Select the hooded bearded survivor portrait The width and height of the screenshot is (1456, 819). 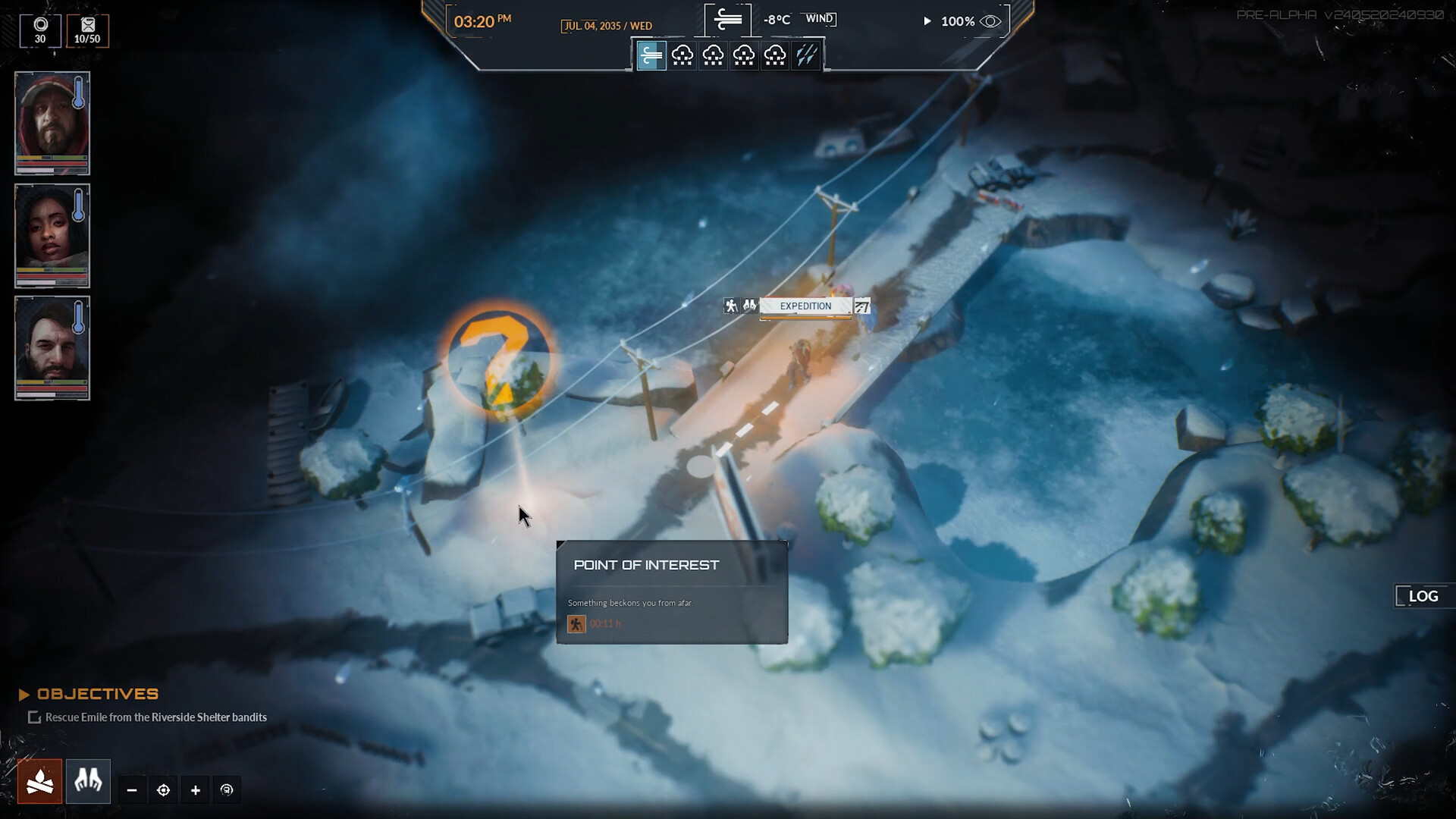[x=52, y=123]
